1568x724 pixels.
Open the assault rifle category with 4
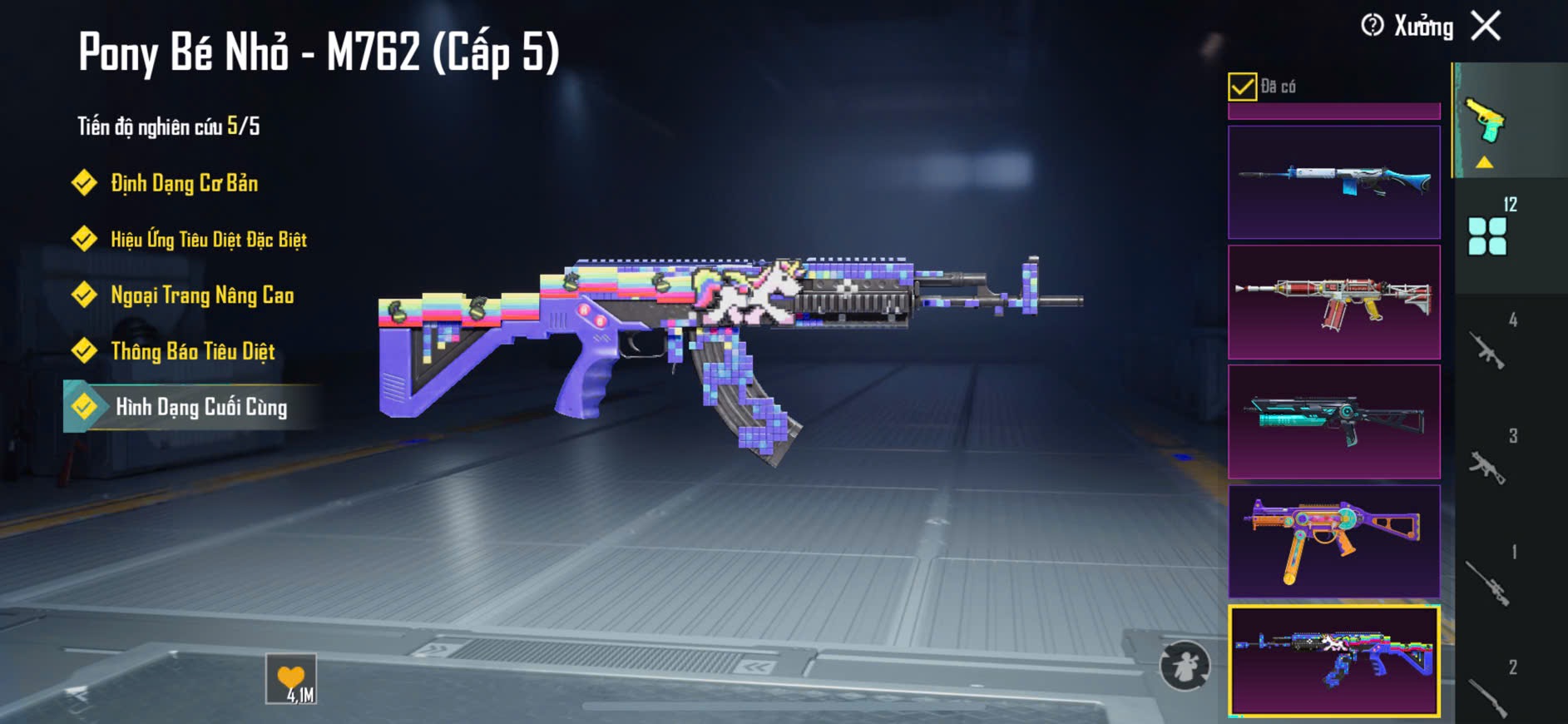click(x=1488, y=350)
